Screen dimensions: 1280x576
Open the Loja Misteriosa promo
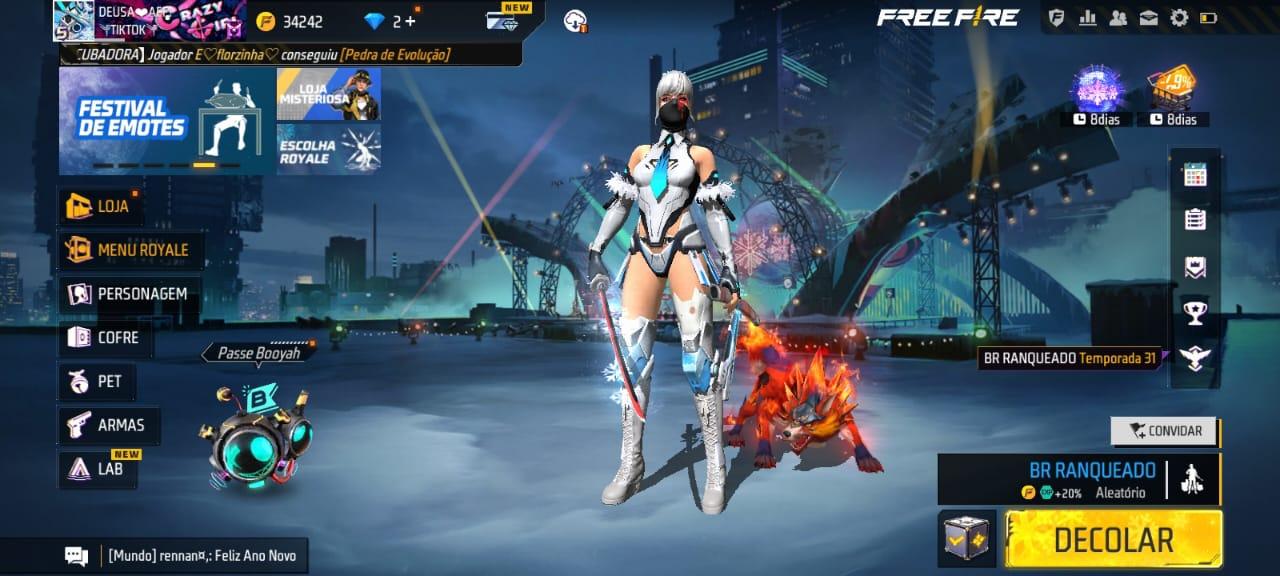328,94
